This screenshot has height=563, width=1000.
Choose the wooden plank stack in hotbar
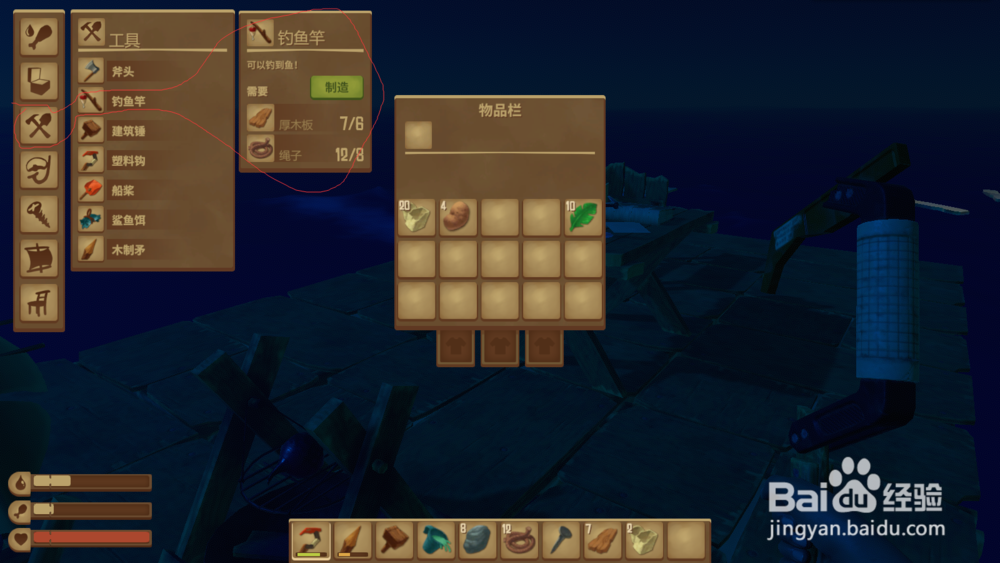coord(602,540)
